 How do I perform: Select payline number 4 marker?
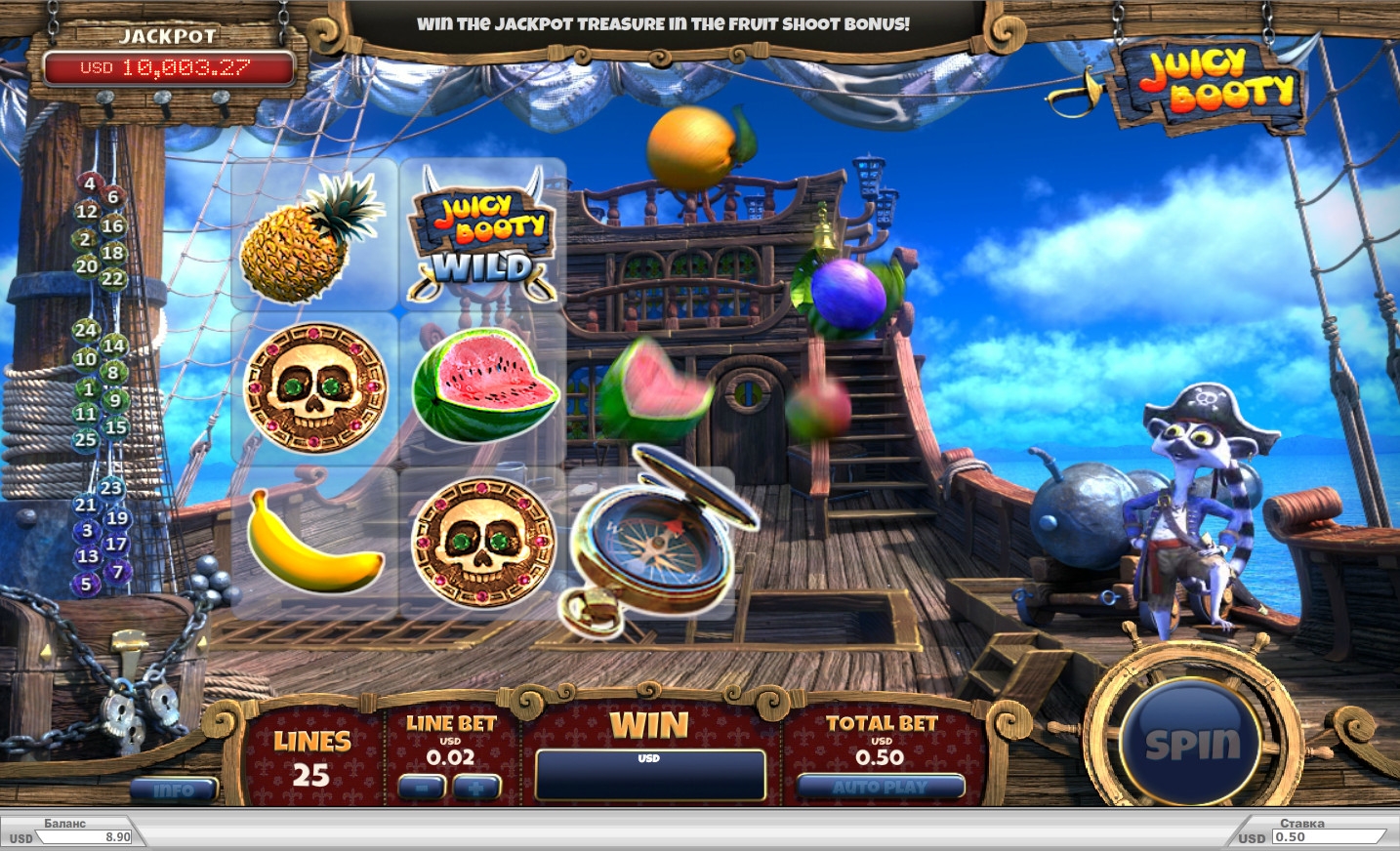(90, 183)
